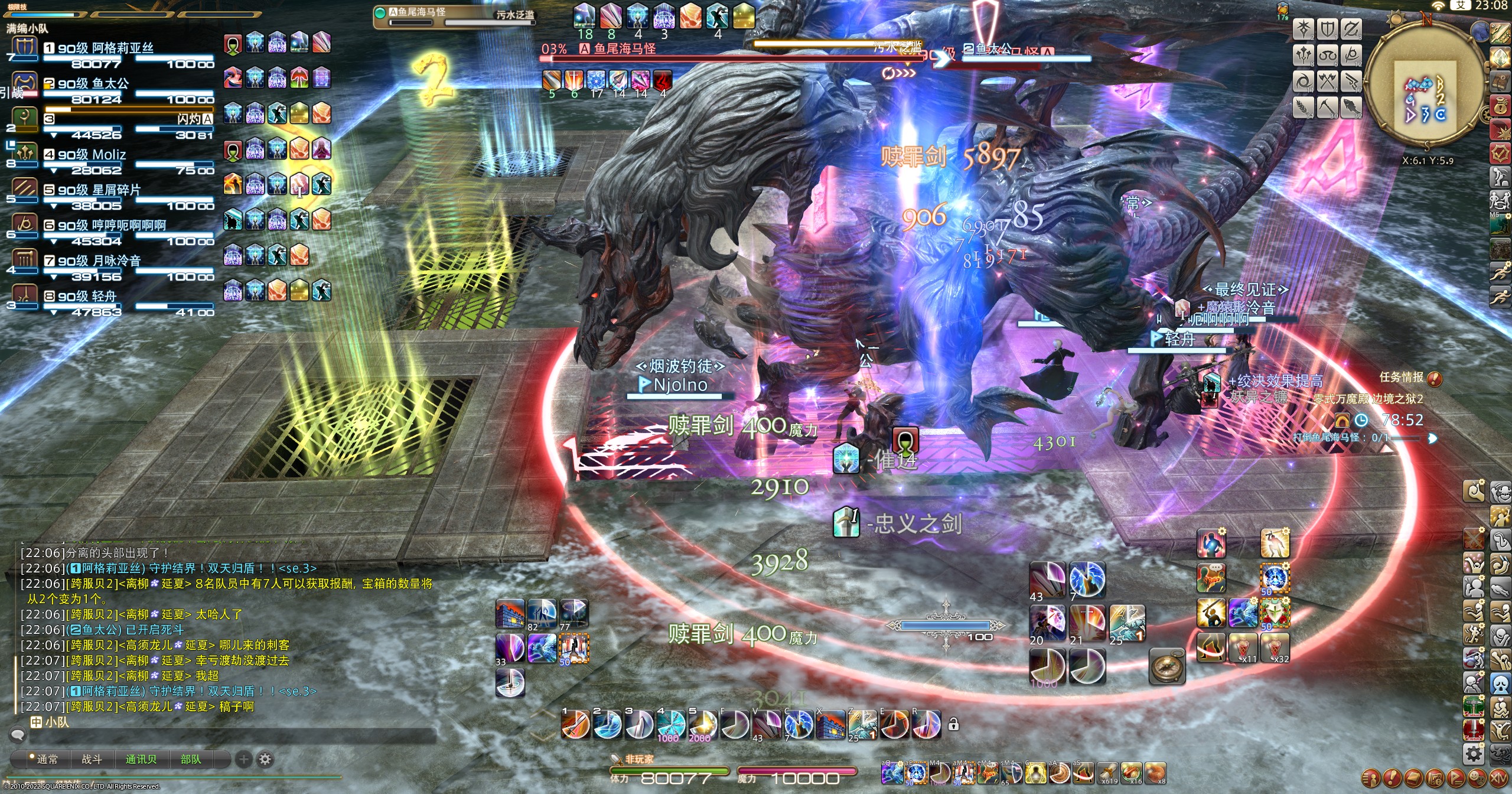
Task: Switch to the paladin shield gear set
Action: click(1327, 30)
